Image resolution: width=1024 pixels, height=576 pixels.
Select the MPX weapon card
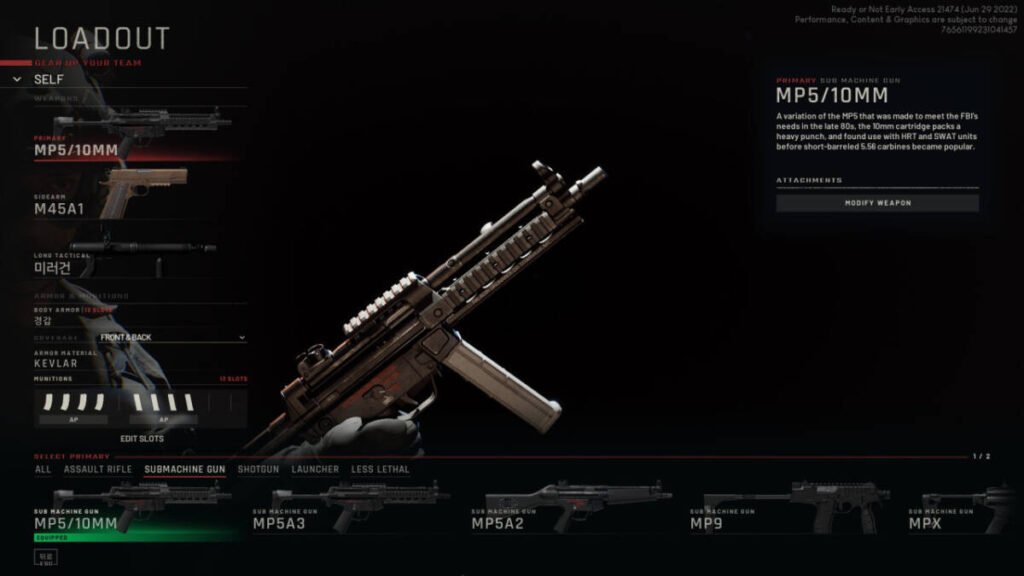[965, 508]
